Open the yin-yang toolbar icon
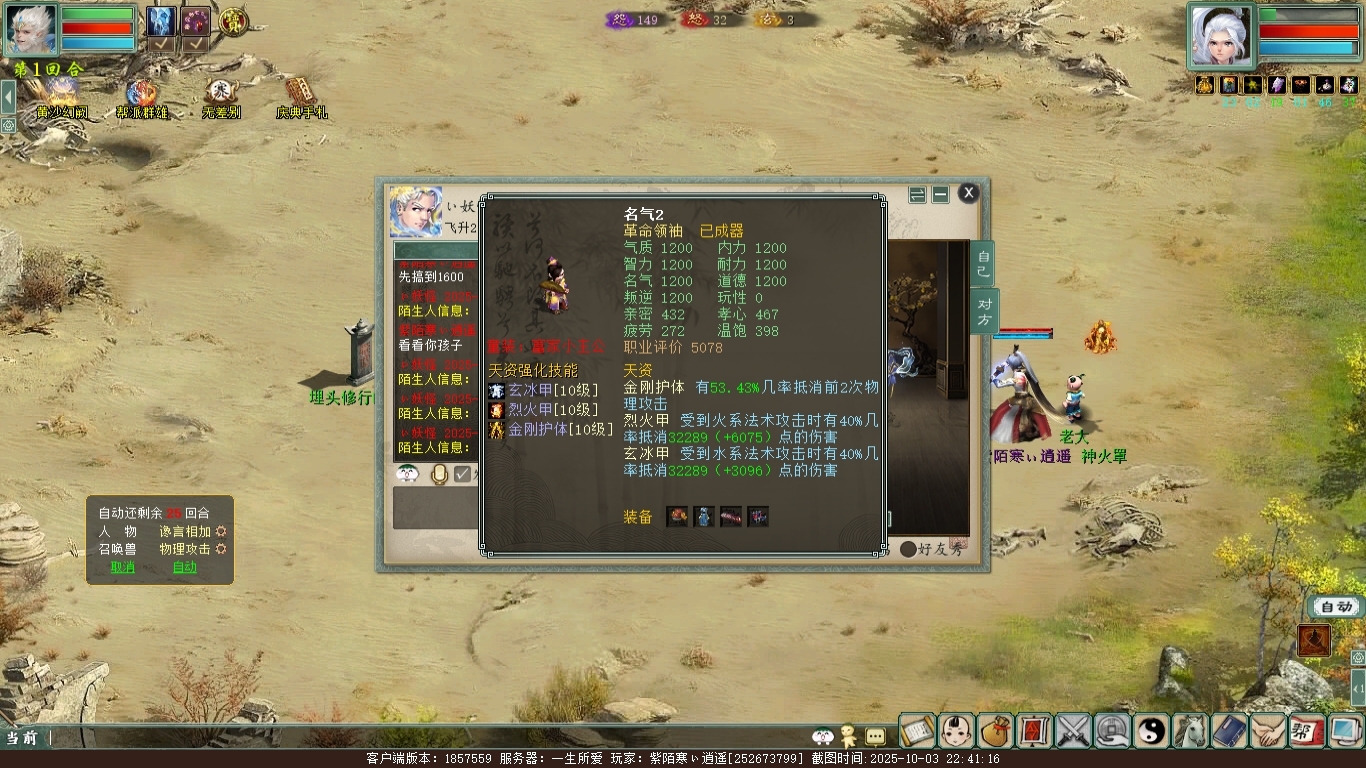The image size is (1366, 768). click(x=1152, y=731)
